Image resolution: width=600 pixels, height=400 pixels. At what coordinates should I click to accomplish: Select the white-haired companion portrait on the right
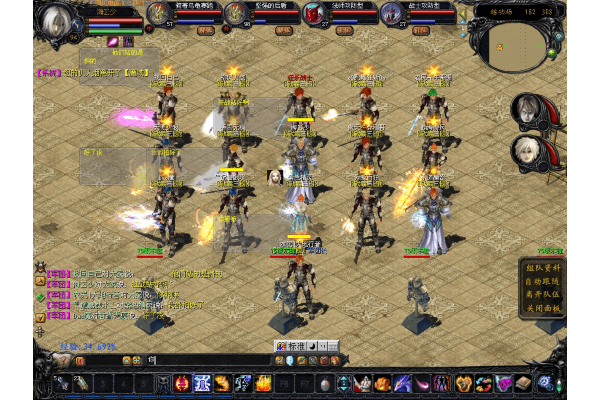tap(528, 152)
